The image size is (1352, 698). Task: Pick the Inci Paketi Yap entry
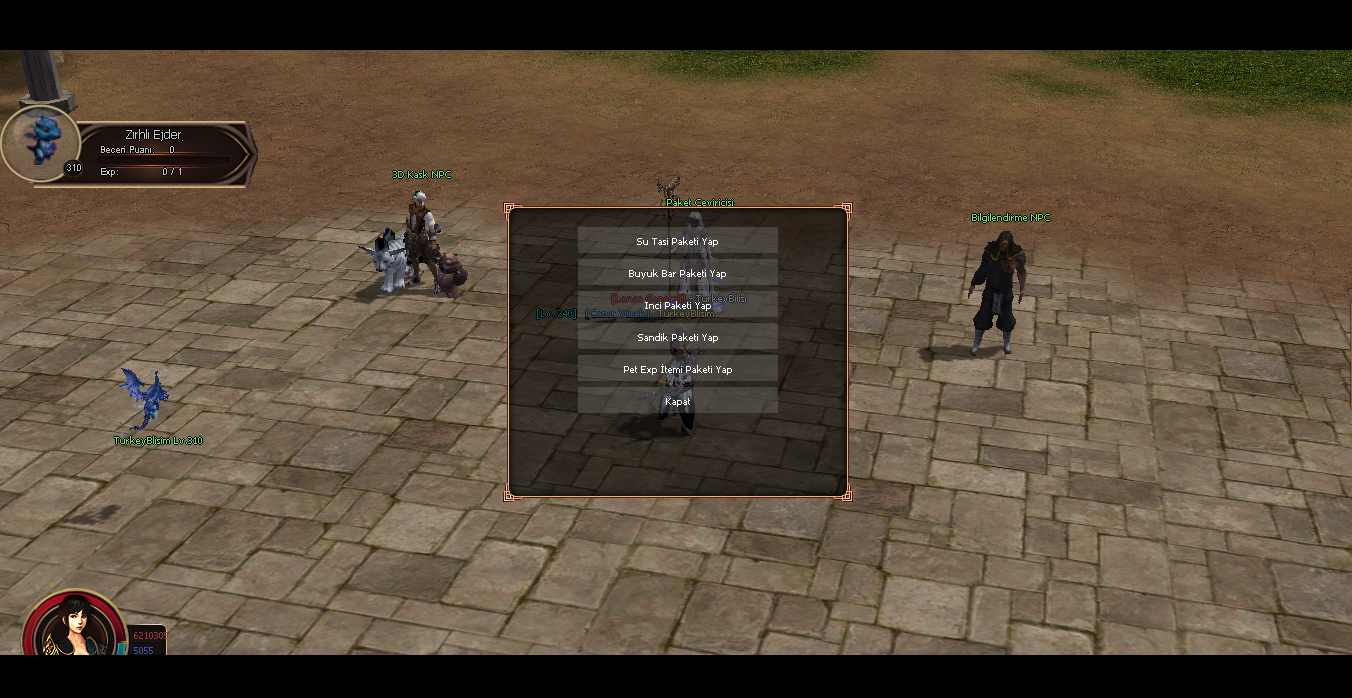click(x=677, y=305)
